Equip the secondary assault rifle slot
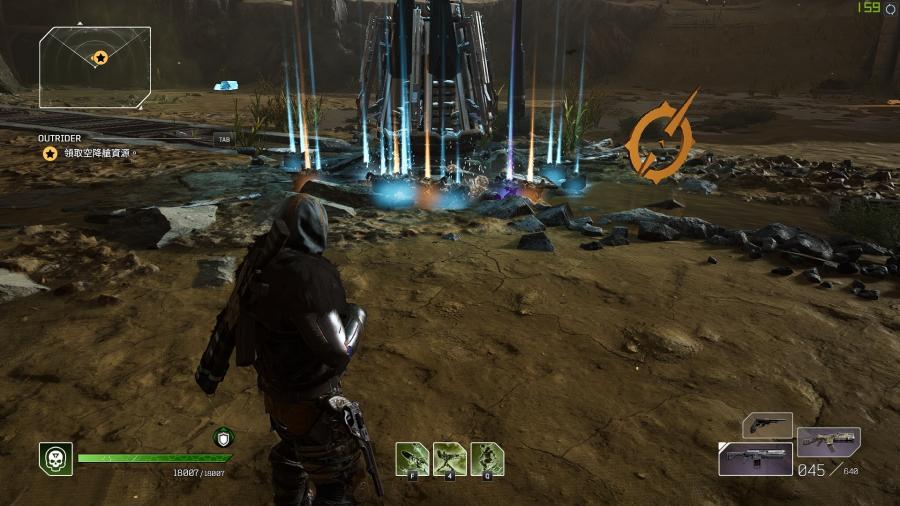900x506 pixels. pyautogui.click(x=828, y=441)
